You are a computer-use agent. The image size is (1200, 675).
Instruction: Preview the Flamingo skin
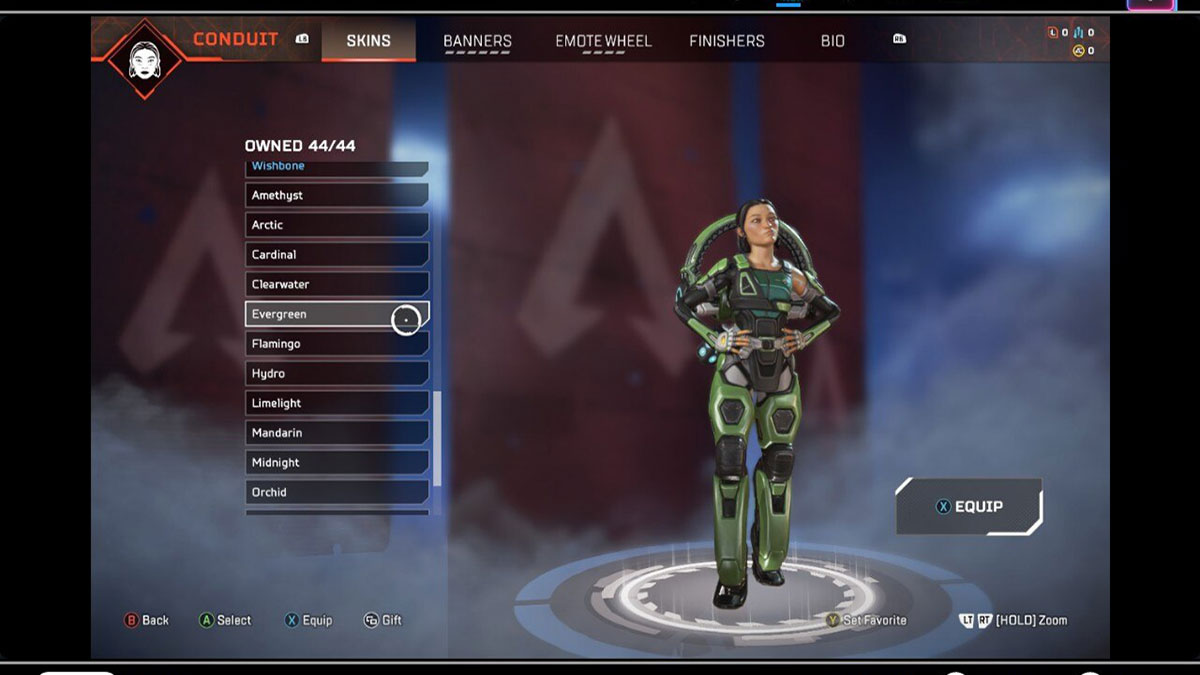pos(336,344)
